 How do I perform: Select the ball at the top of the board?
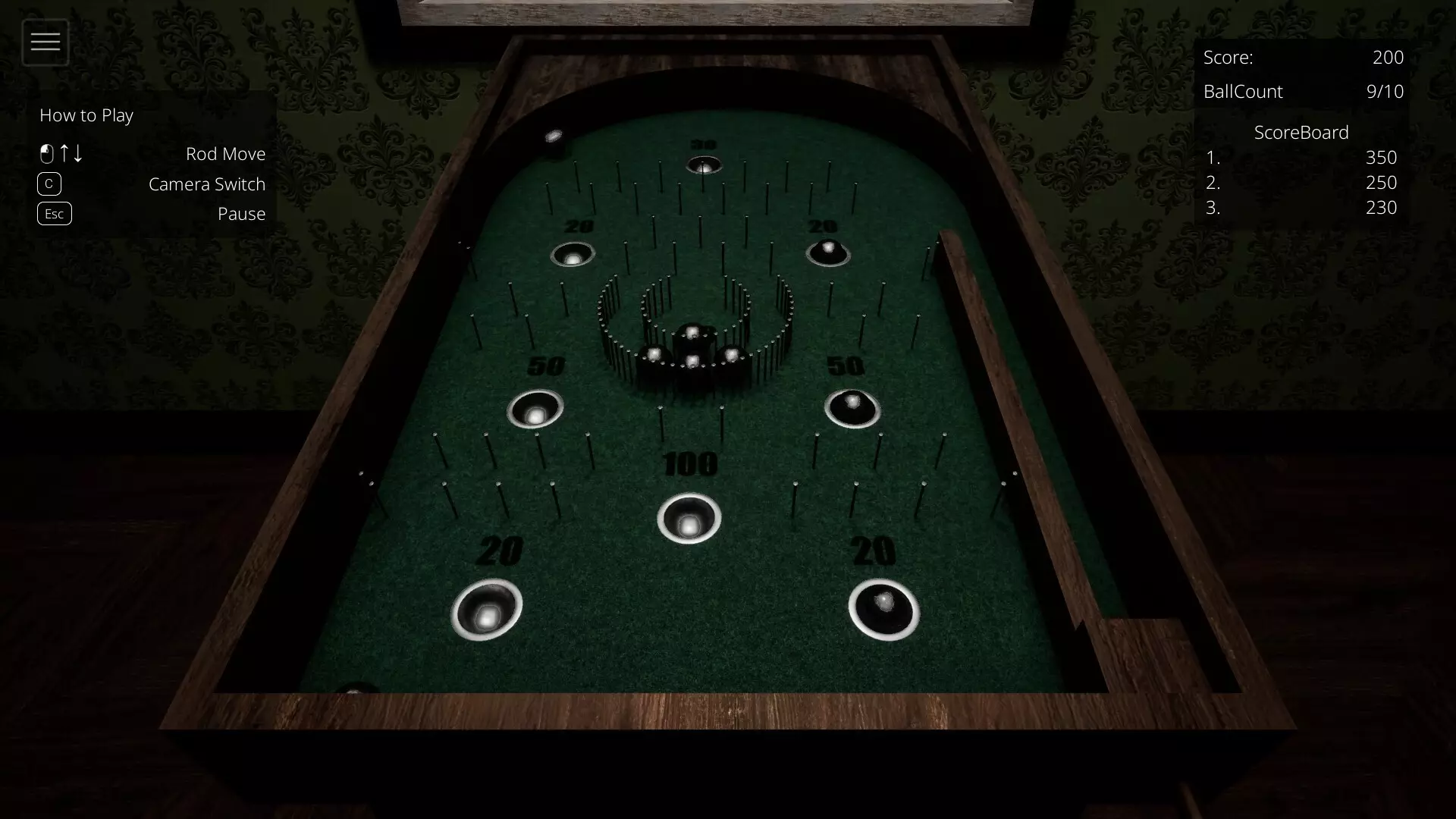[x=554, y=135]
